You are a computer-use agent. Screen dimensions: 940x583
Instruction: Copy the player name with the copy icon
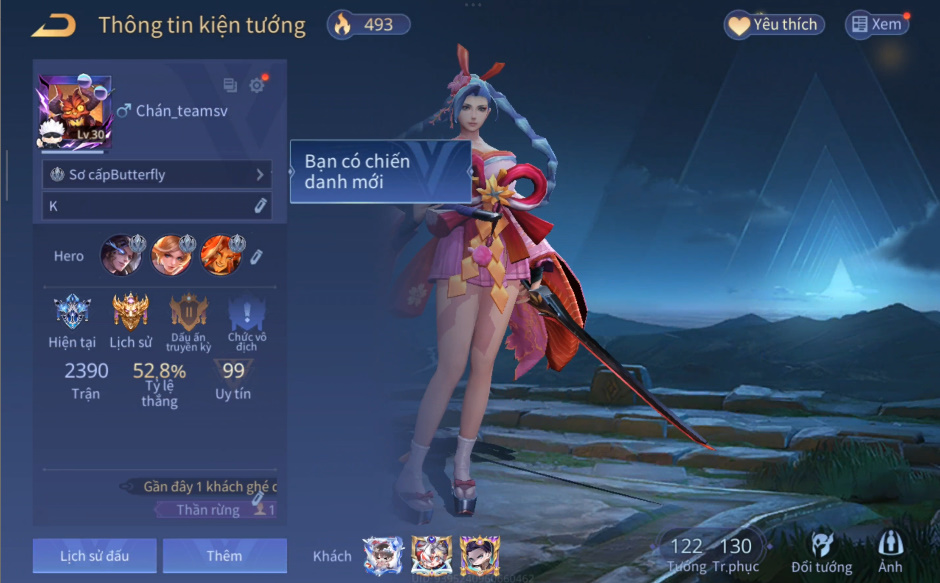(230, 86)
